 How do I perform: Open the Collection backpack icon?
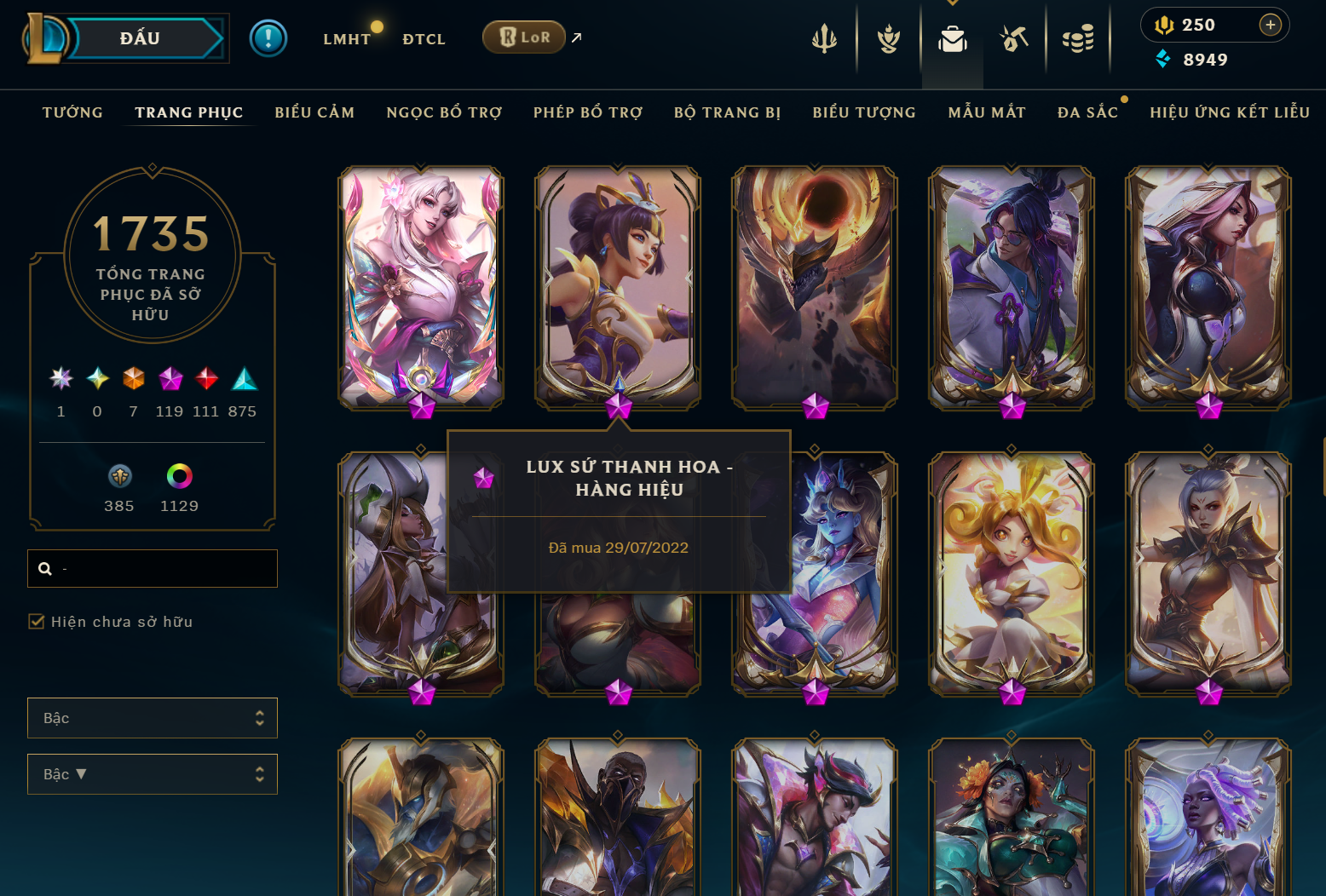point(953,38)
